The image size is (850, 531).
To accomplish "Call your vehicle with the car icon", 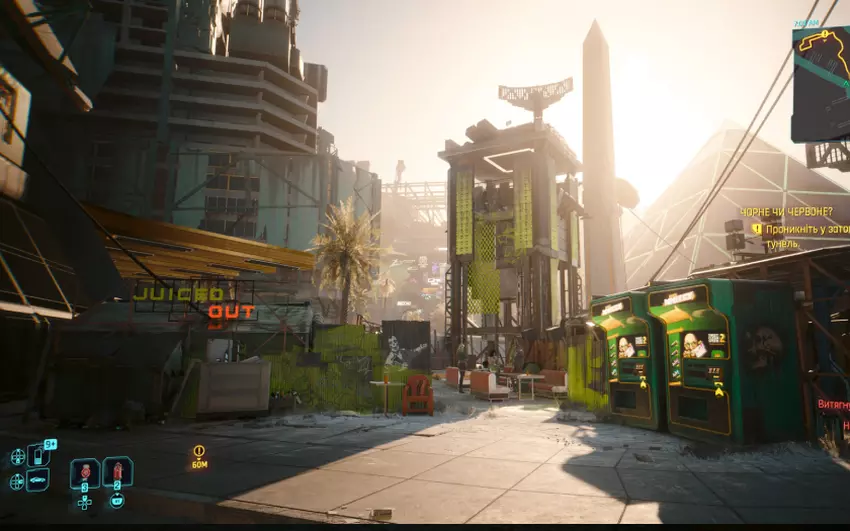I will click(x=38, y=481).
